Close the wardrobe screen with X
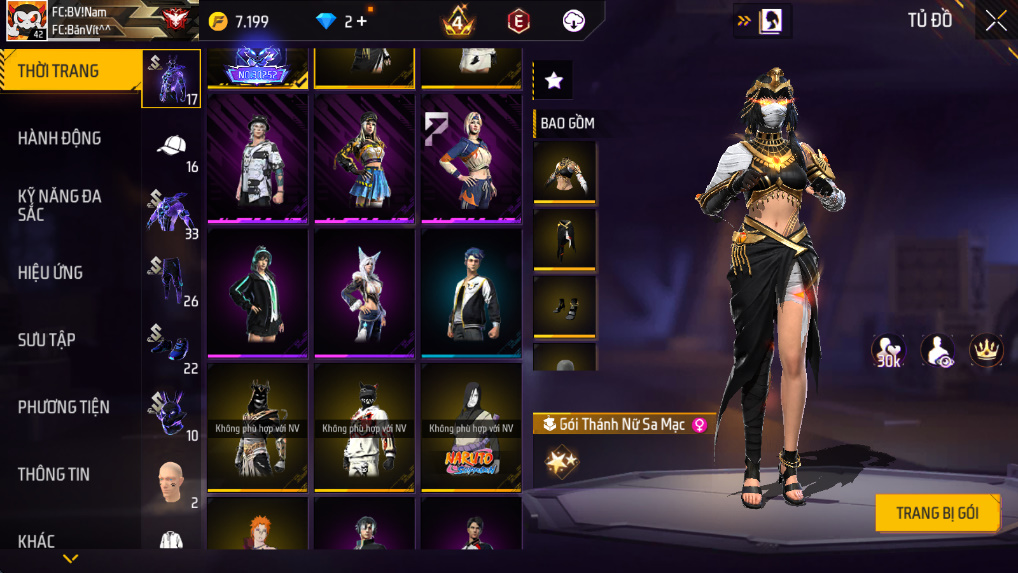1018x573 pixels. click(x=996, y=21)
